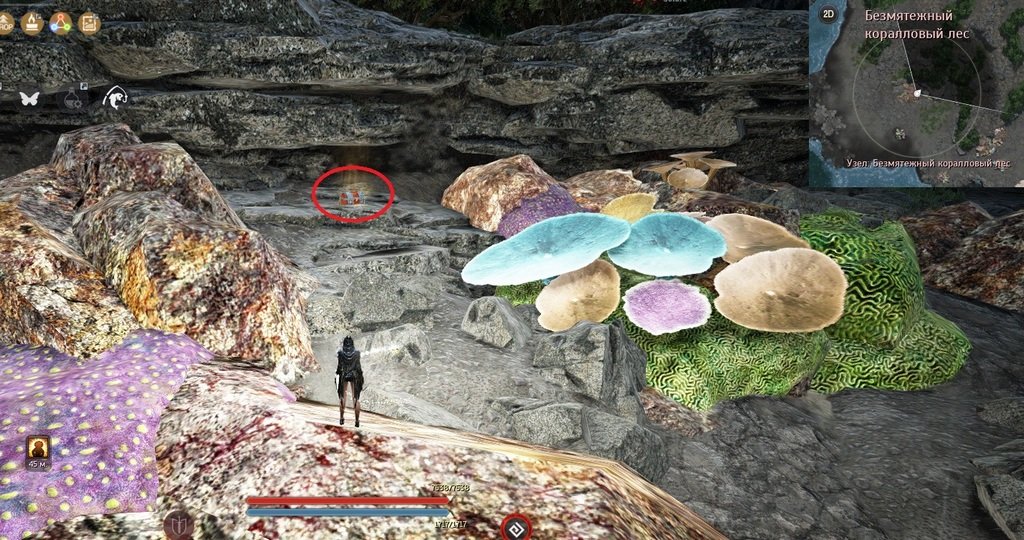The width and height of the screenshot is (1024, 540).
Task: Open the DROP event icon
Action: 3,22
